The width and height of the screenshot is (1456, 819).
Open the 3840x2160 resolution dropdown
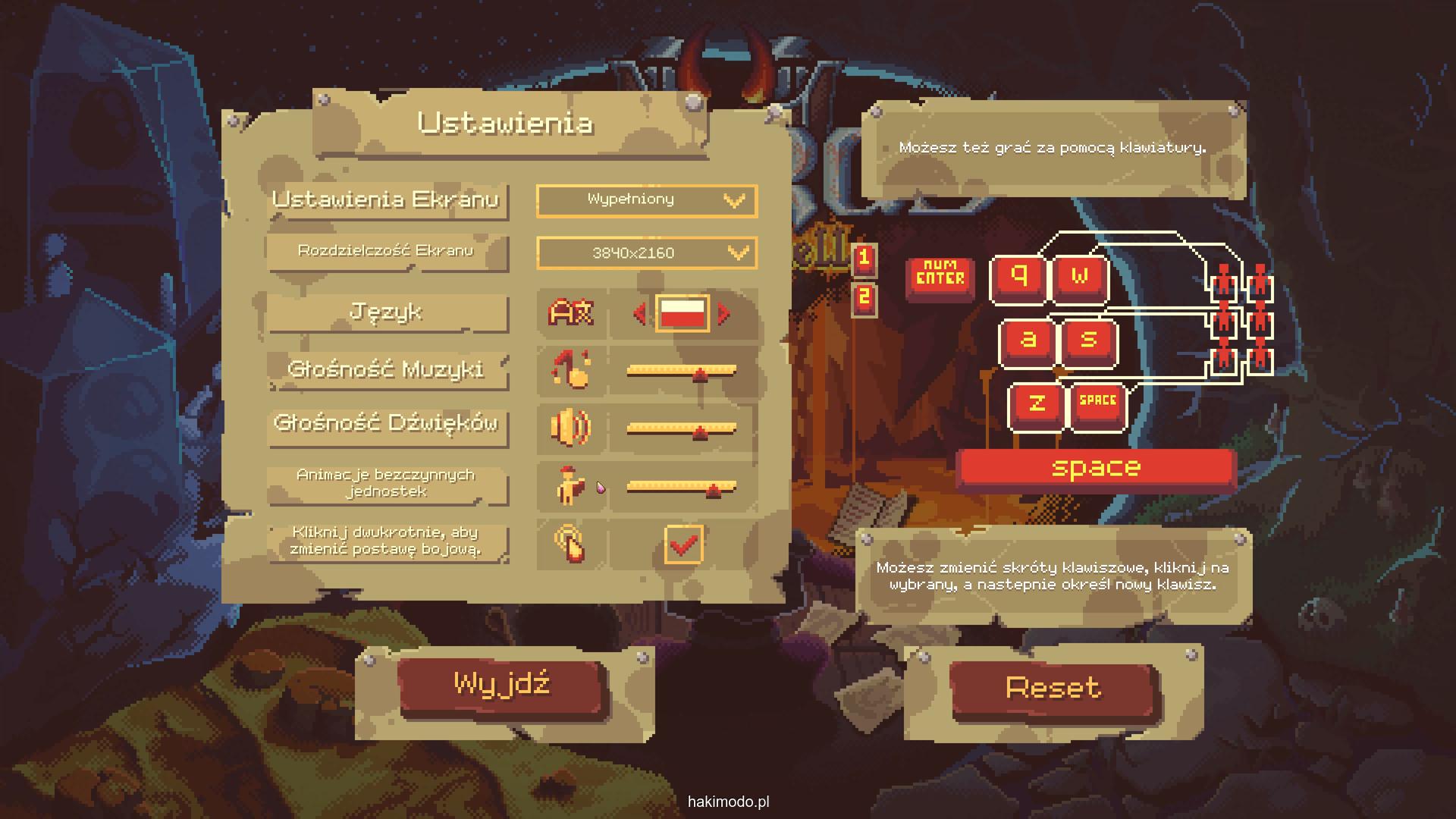coord(646,253)
